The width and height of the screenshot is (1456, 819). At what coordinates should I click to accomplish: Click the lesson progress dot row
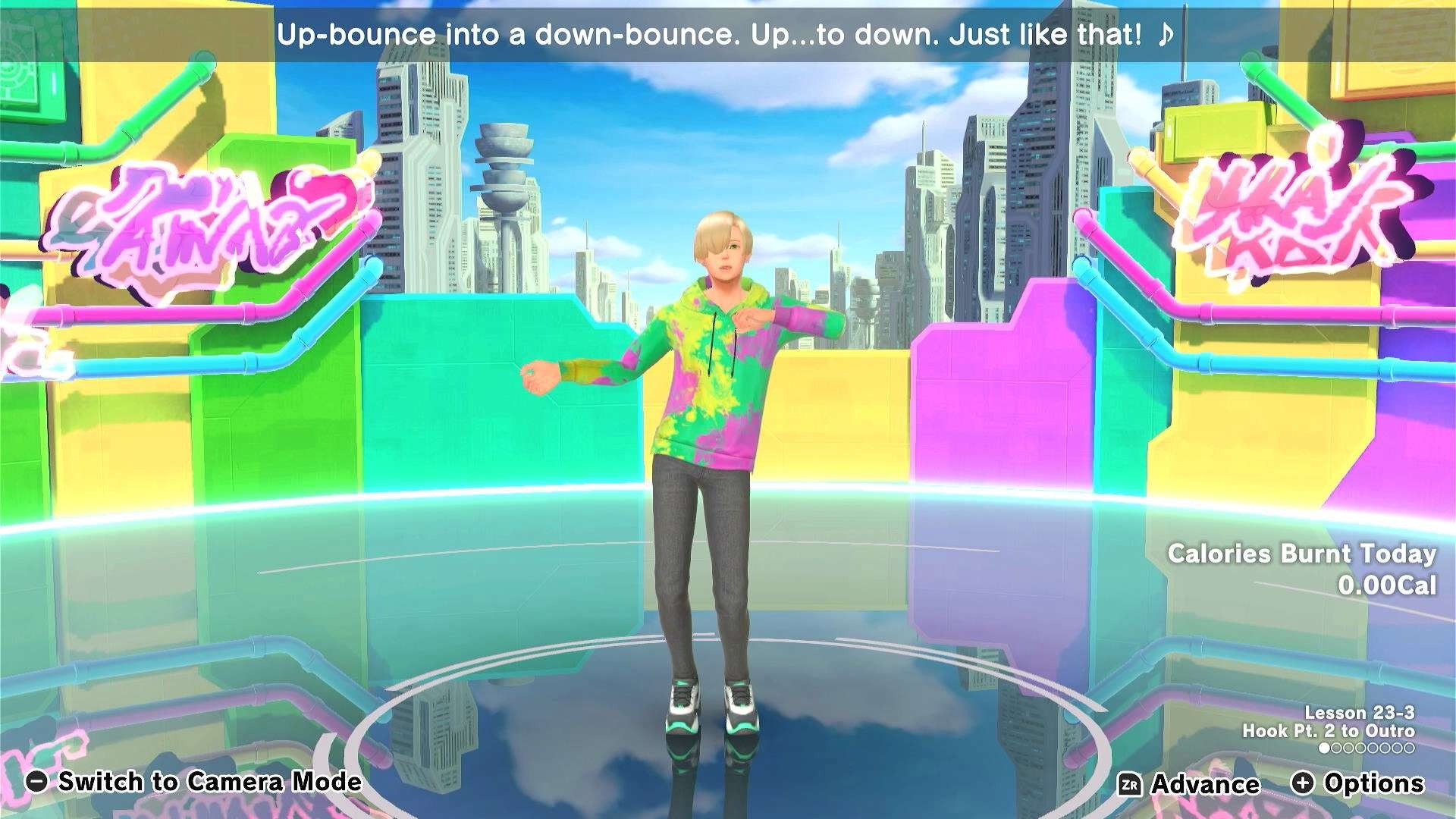coord(1365,748)
